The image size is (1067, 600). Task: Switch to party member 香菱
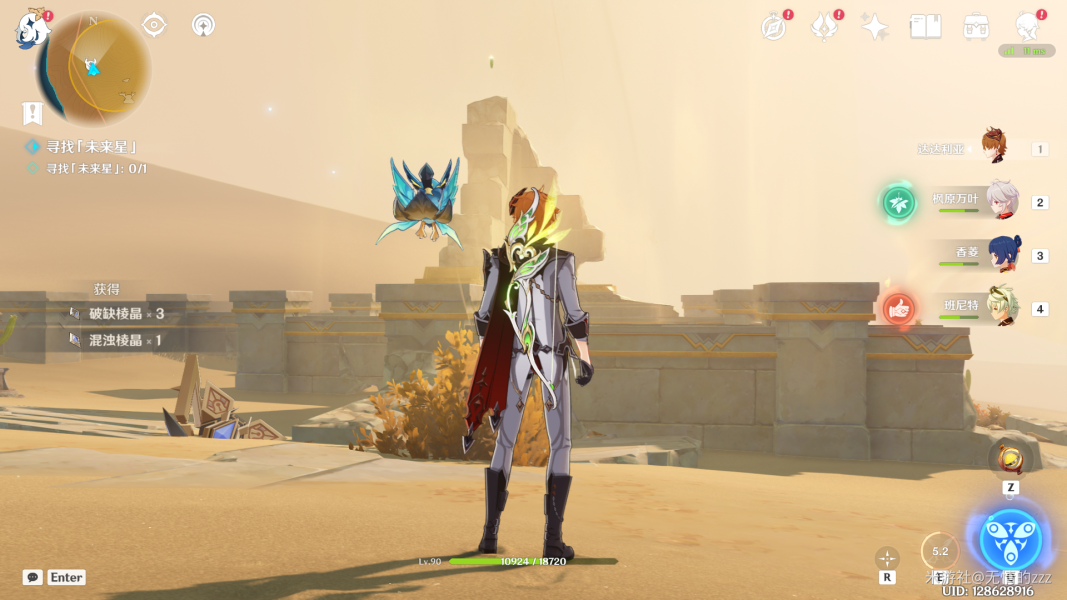click(x=1003, y=254)
